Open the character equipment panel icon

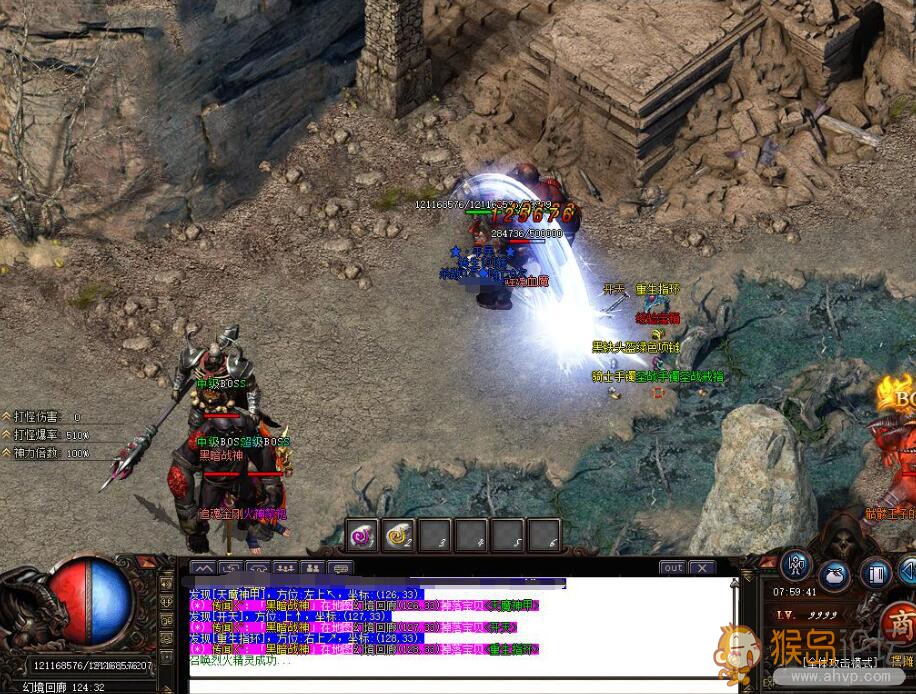click(x=796, y=565)
